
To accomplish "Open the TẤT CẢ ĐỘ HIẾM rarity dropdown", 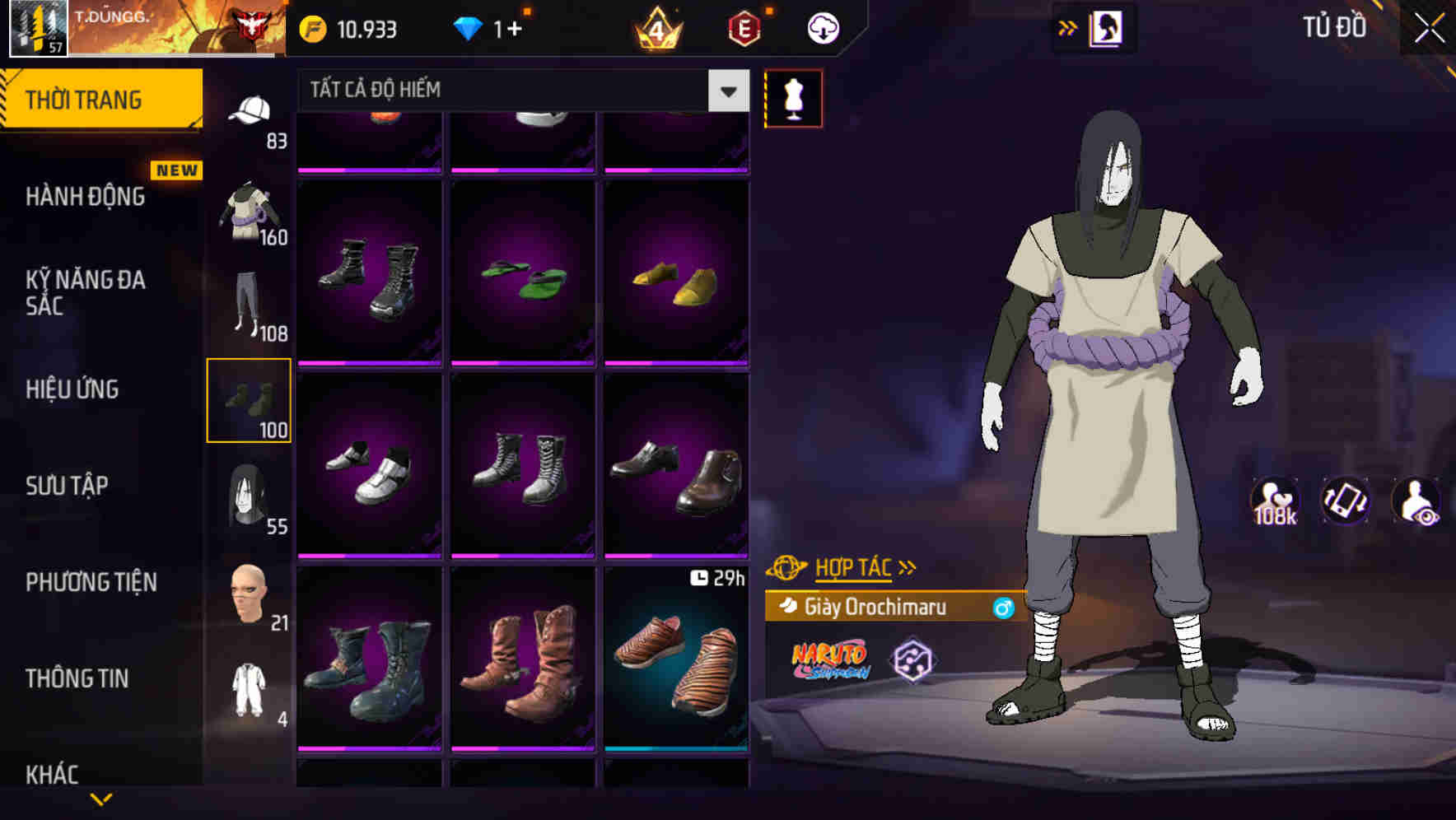I will click(519, 91).
